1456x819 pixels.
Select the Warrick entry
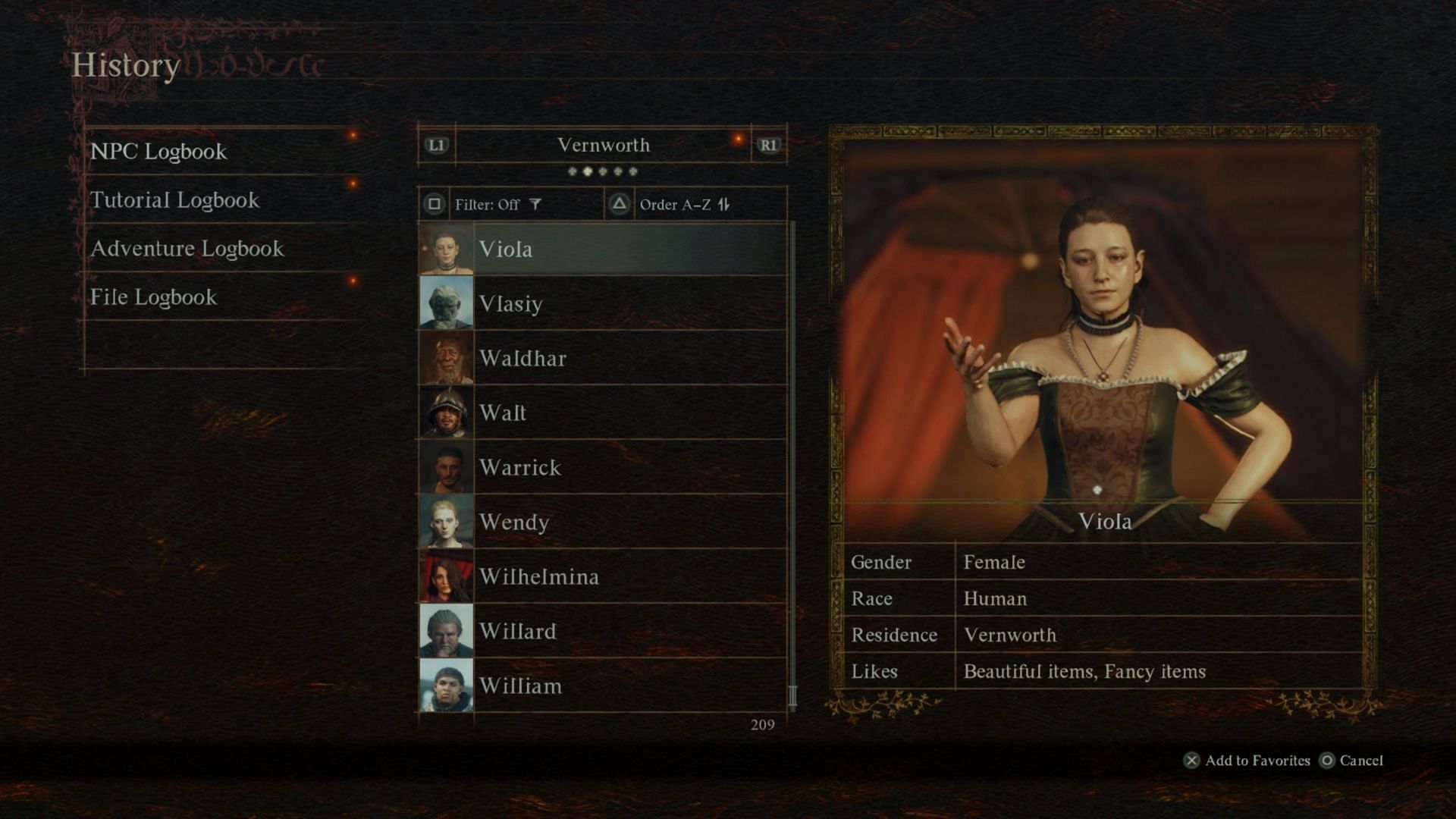[602, 467]
